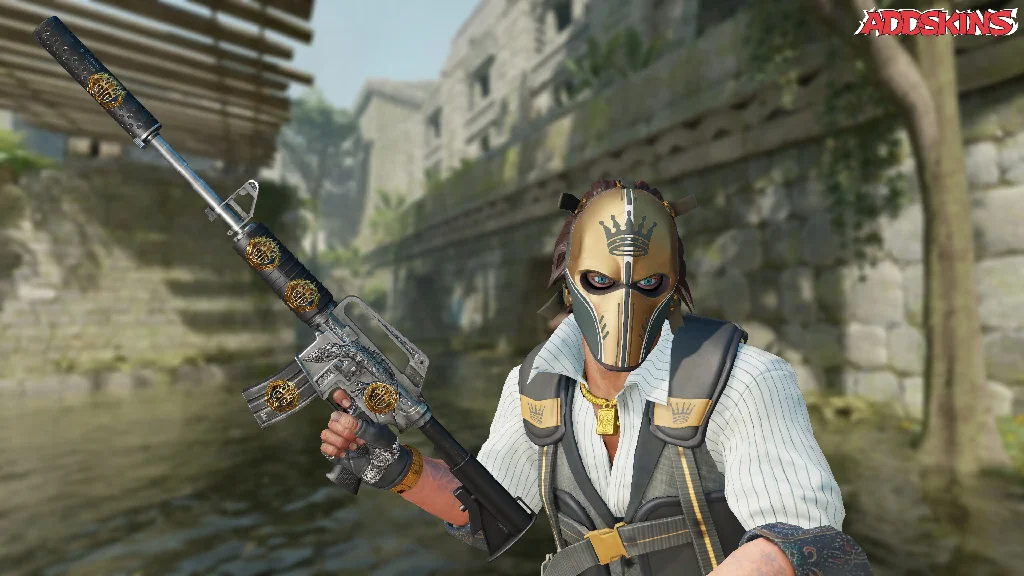This screenshot has width=1024, height=576.
Task: Click the ADDSKINS logo watermark
Action: [x=937, y=22]
